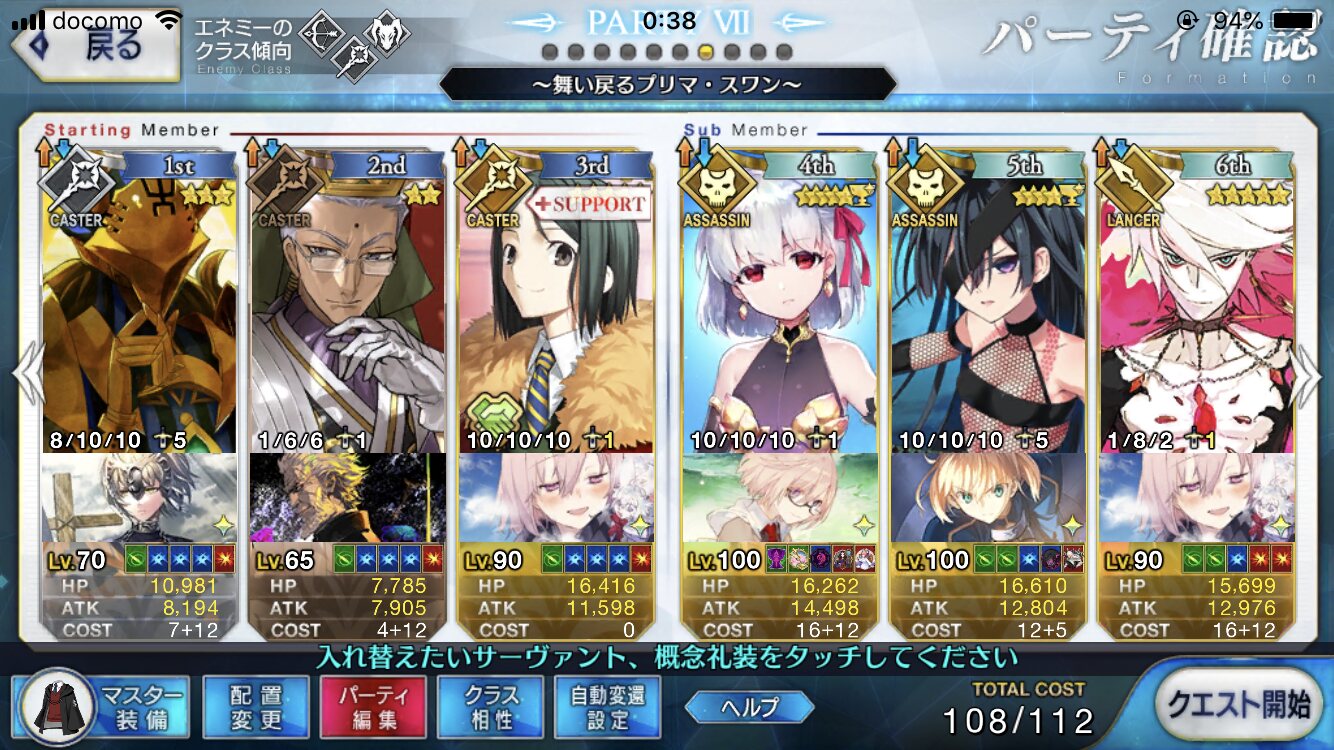The width and height of the screenshot is (1334, 750).
Task: Open 配置変更 formation change
Action: 256,705
